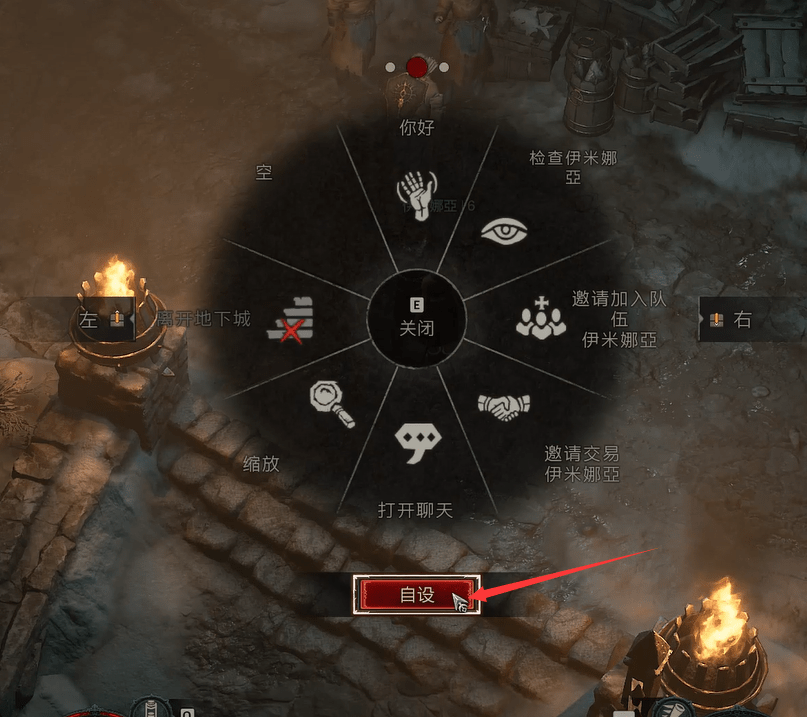Open chat with the speech bubble icon
Viewport: 807px width, 717px height.
[416, 441]
